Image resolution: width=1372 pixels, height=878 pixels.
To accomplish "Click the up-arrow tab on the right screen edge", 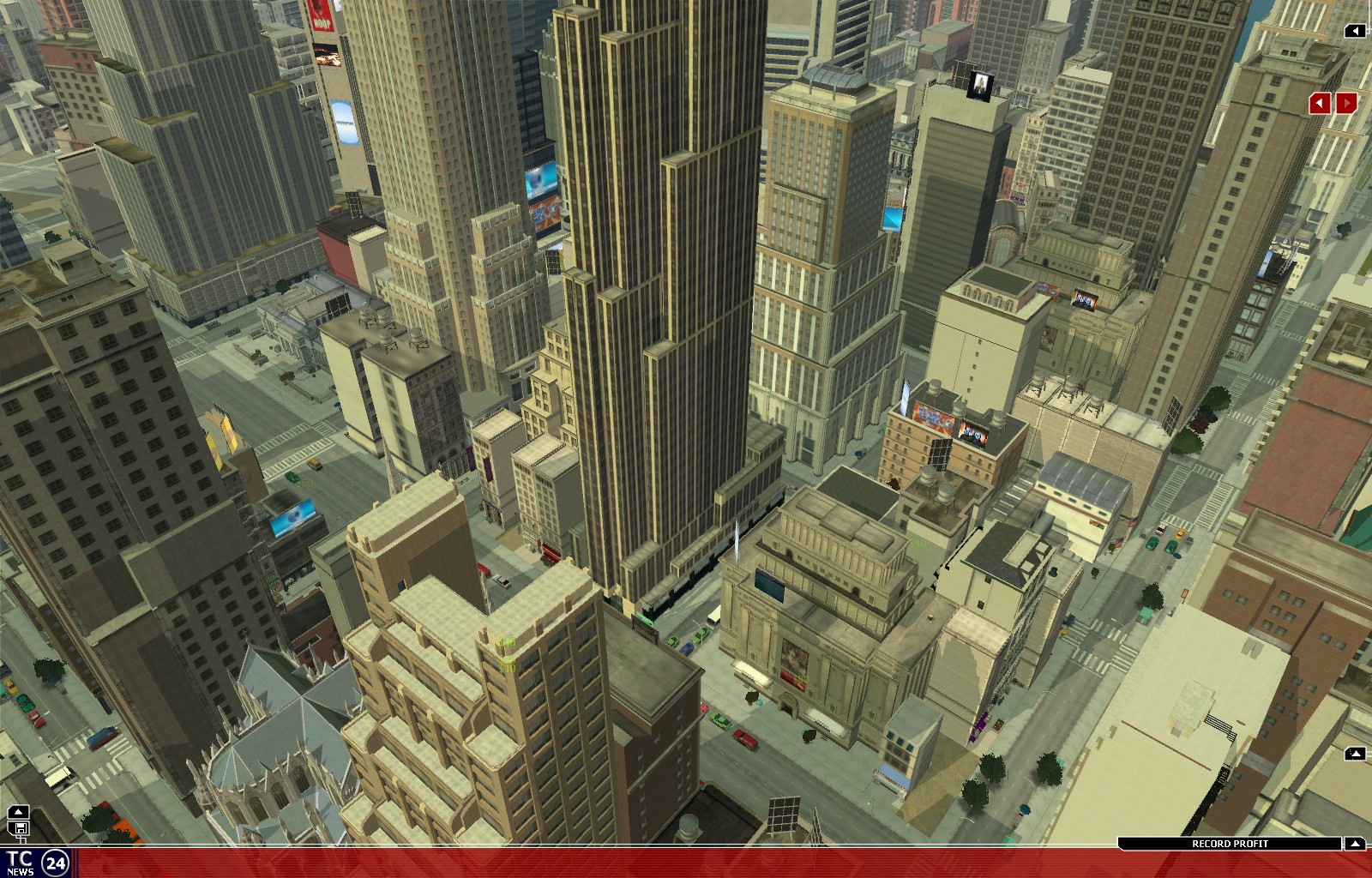I will pyautogui.click(x=1355, y=754).
